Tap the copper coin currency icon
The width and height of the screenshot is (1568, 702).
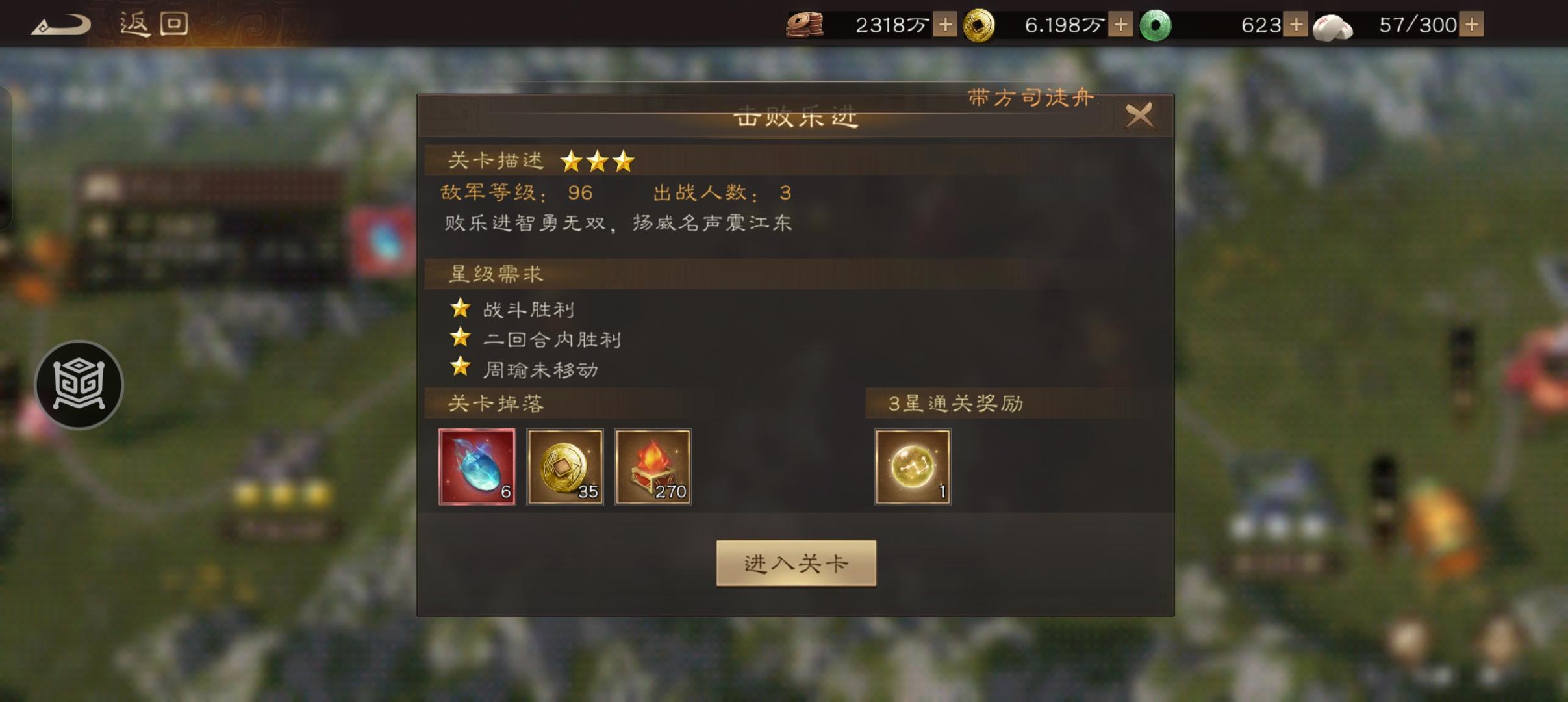[805, 24]
